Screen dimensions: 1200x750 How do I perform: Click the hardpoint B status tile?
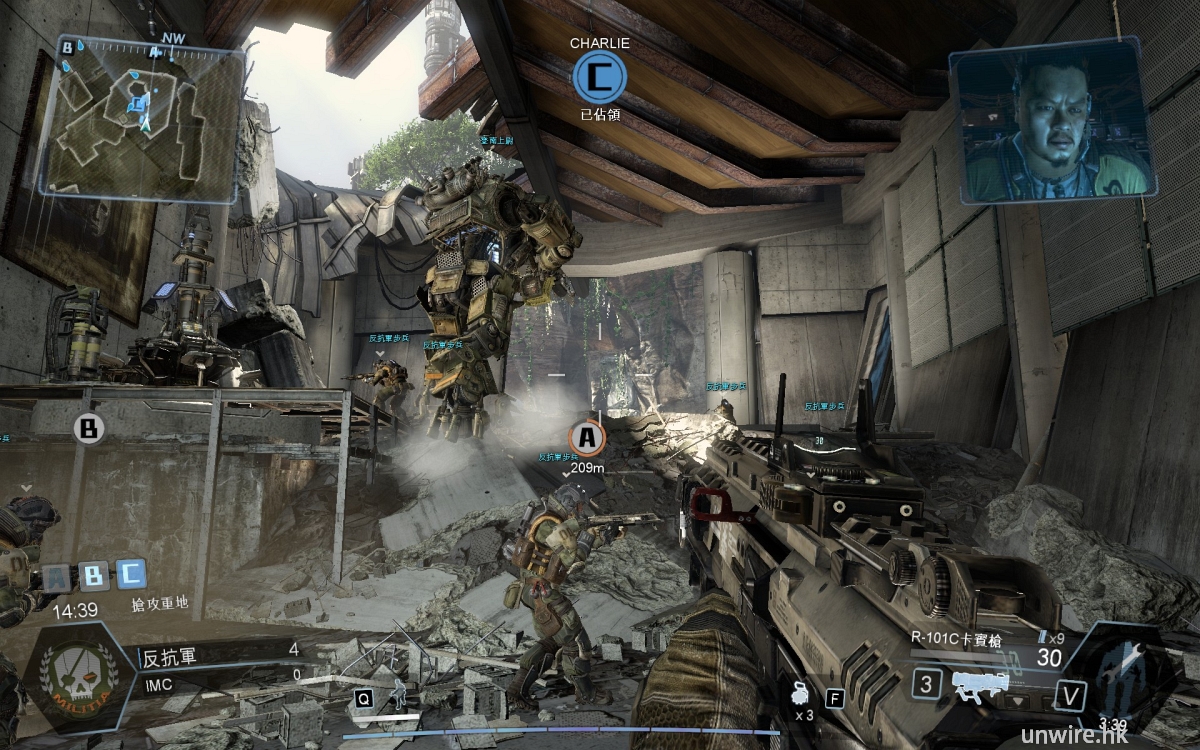click(x=94, y=575)
